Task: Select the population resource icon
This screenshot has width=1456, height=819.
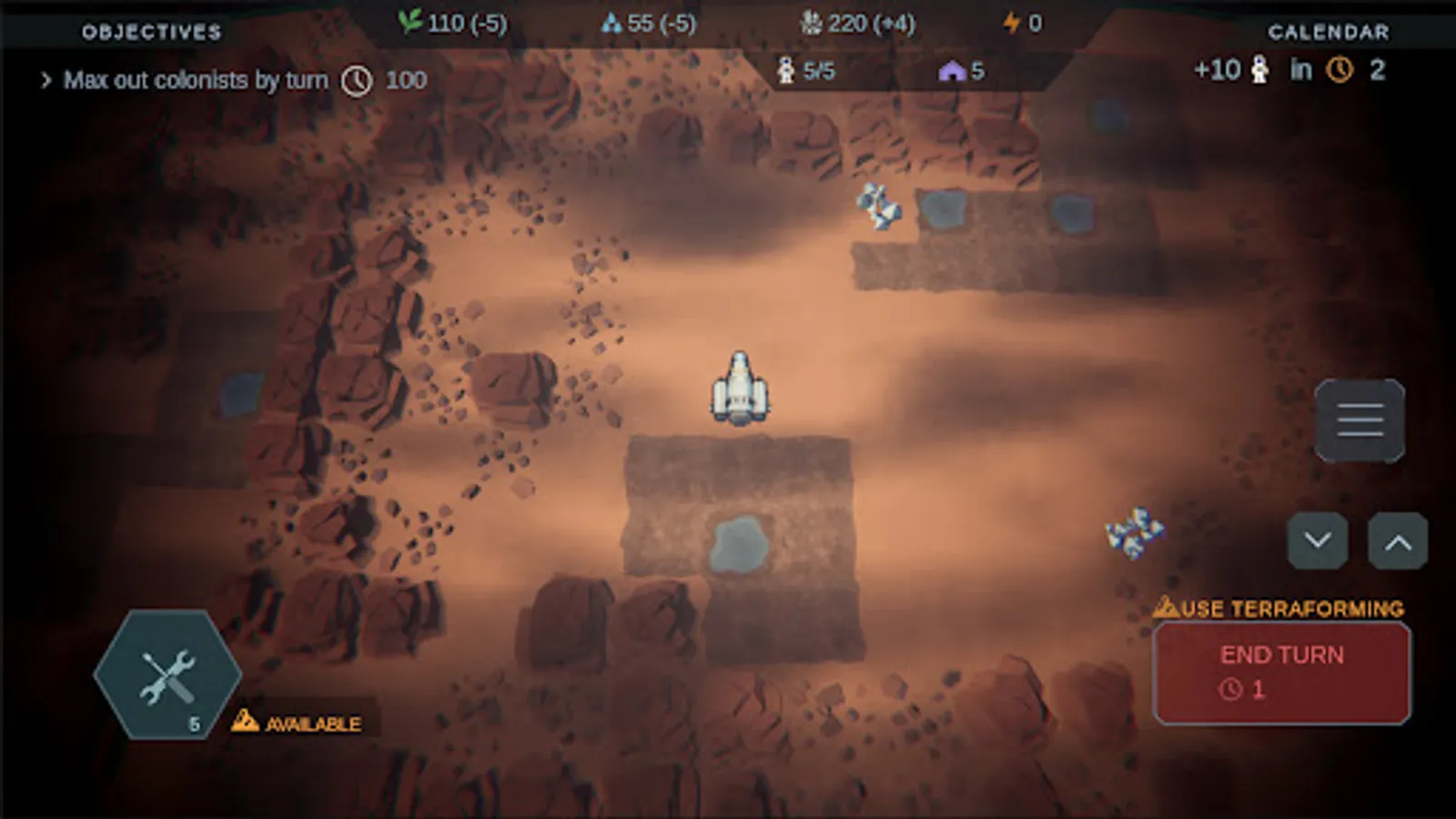Action: [x=813, y=23]
